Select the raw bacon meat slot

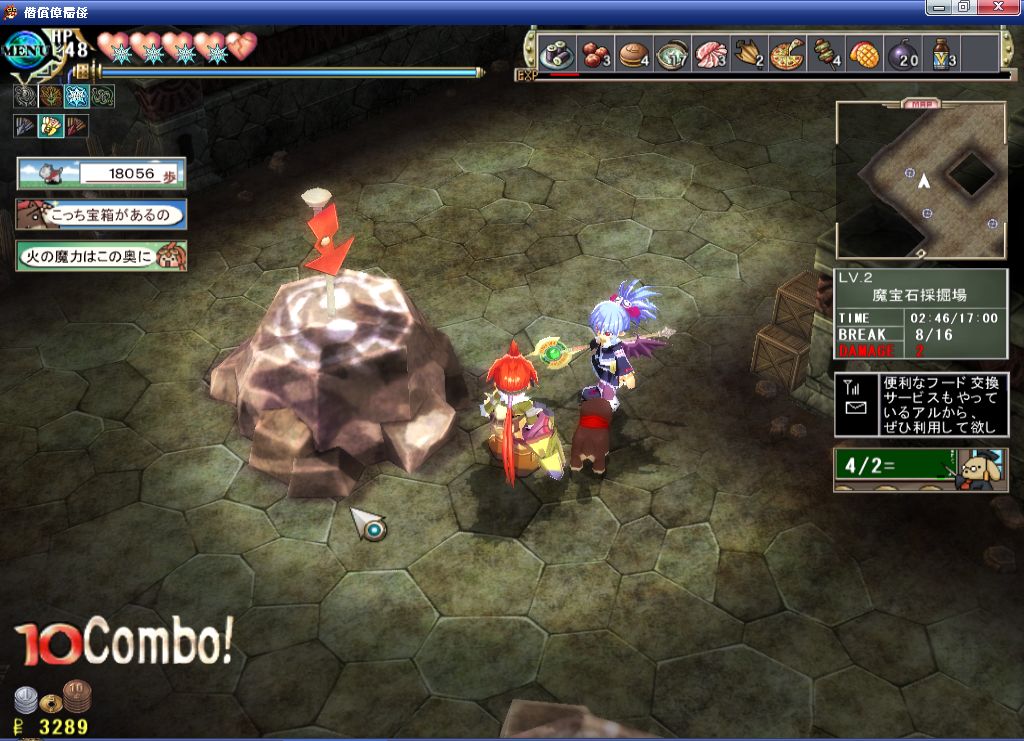(712, 54)
